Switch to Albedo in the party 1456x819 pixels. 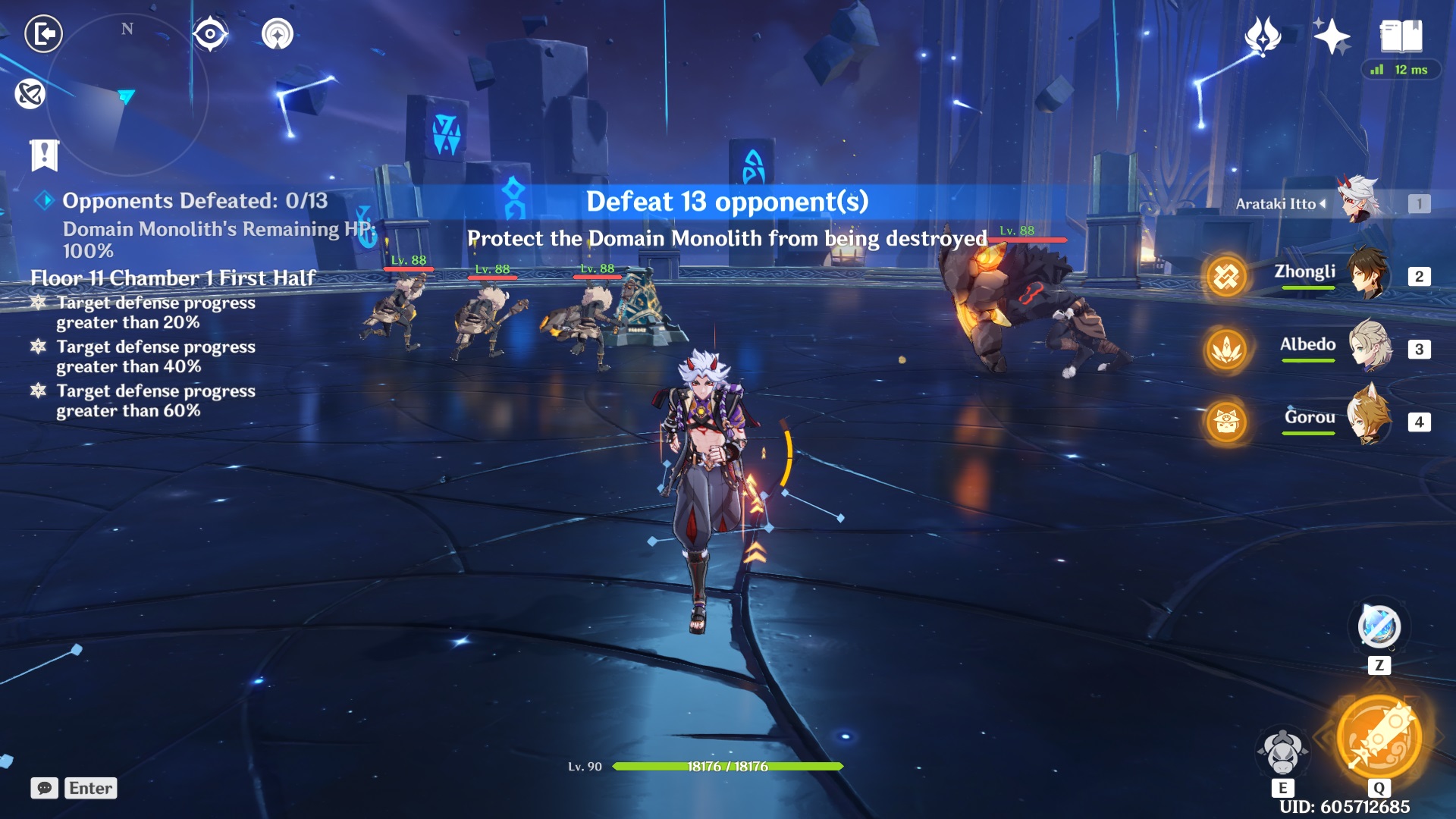point(1369,347)
